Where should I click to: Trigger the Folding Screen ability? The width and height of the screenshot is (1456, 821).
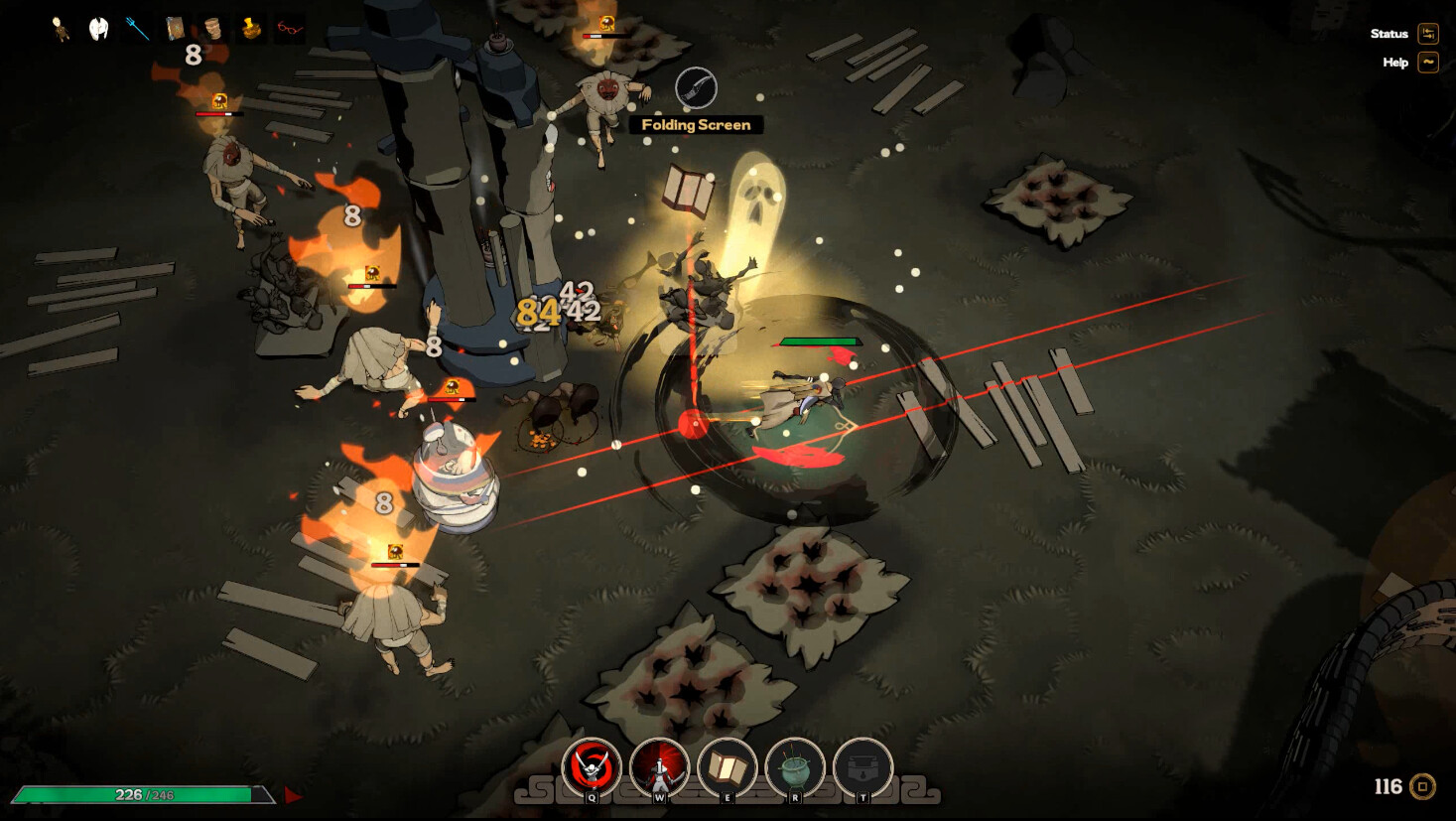(x=727, y=766)
